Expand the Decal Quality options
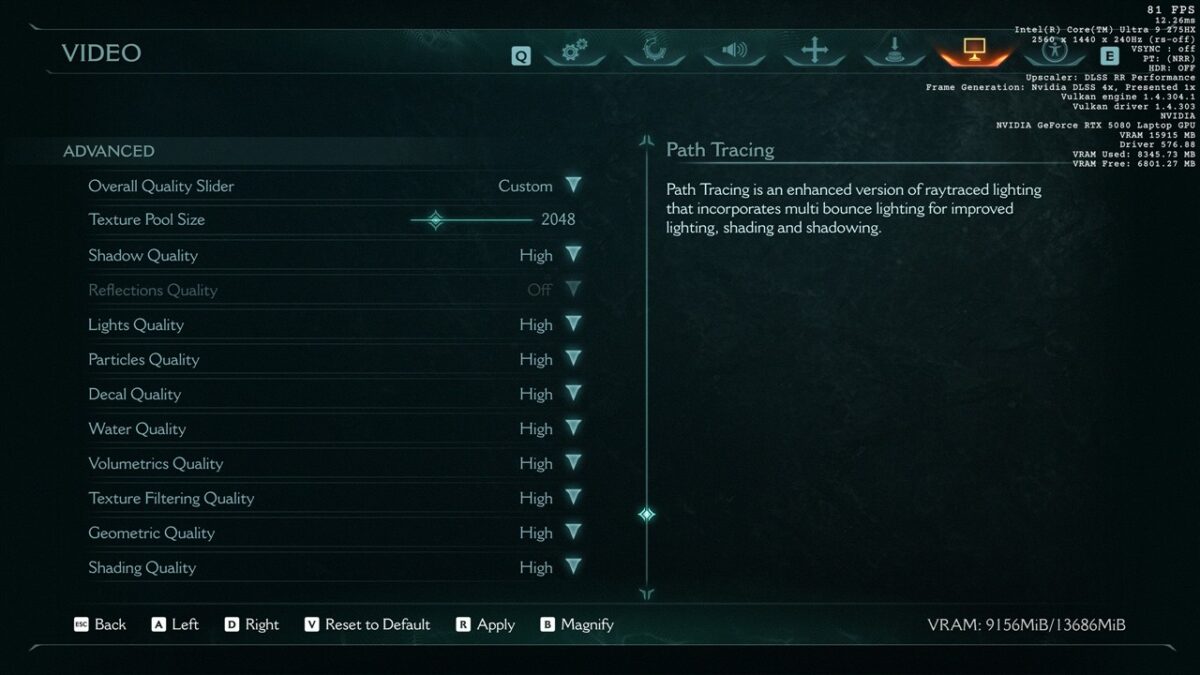Screen dimensions: 1200x675 [x=573, y=394]
